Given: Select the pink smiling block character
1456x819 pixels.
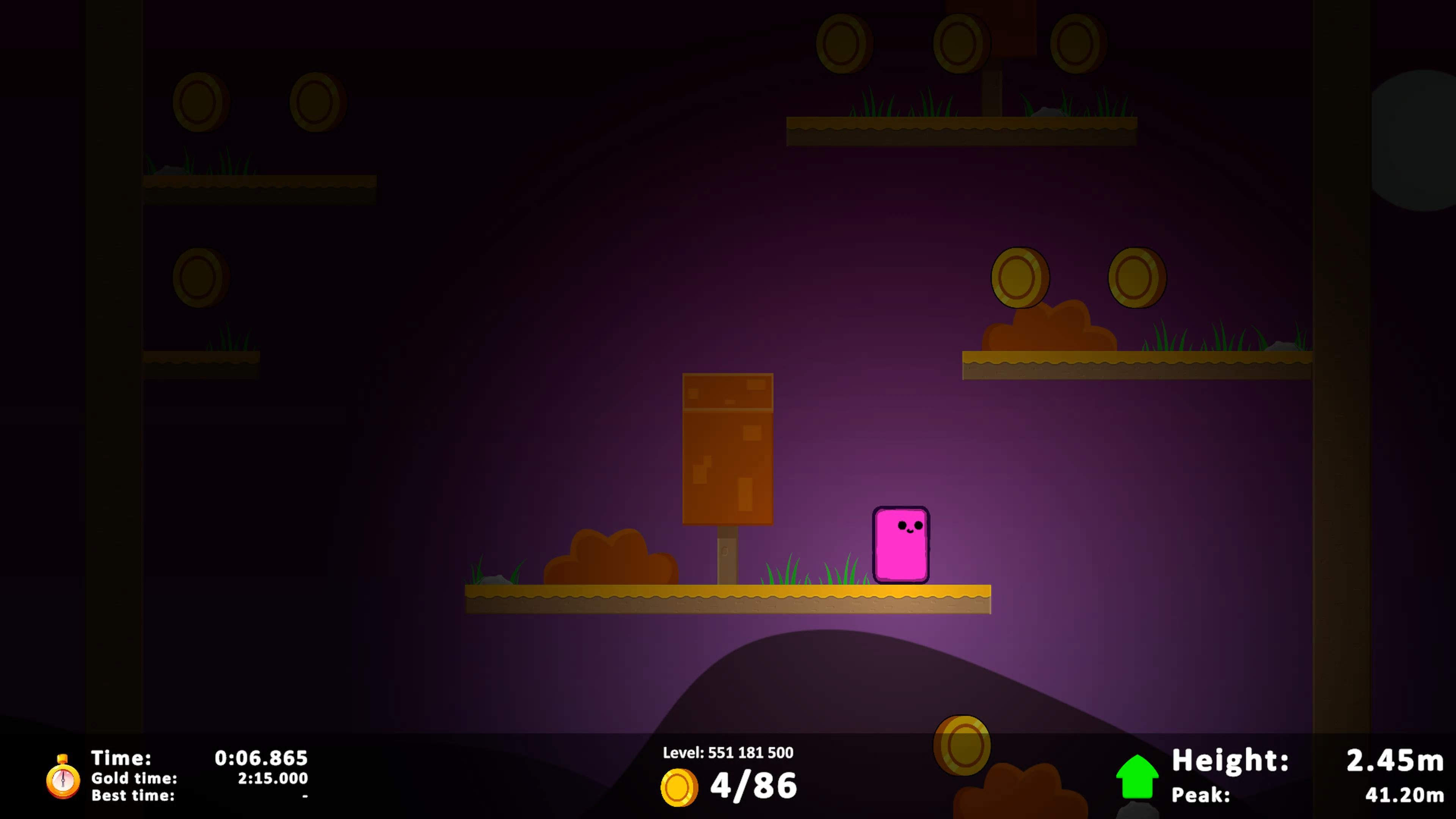Looking at the screenshot, I should [902, 546].
